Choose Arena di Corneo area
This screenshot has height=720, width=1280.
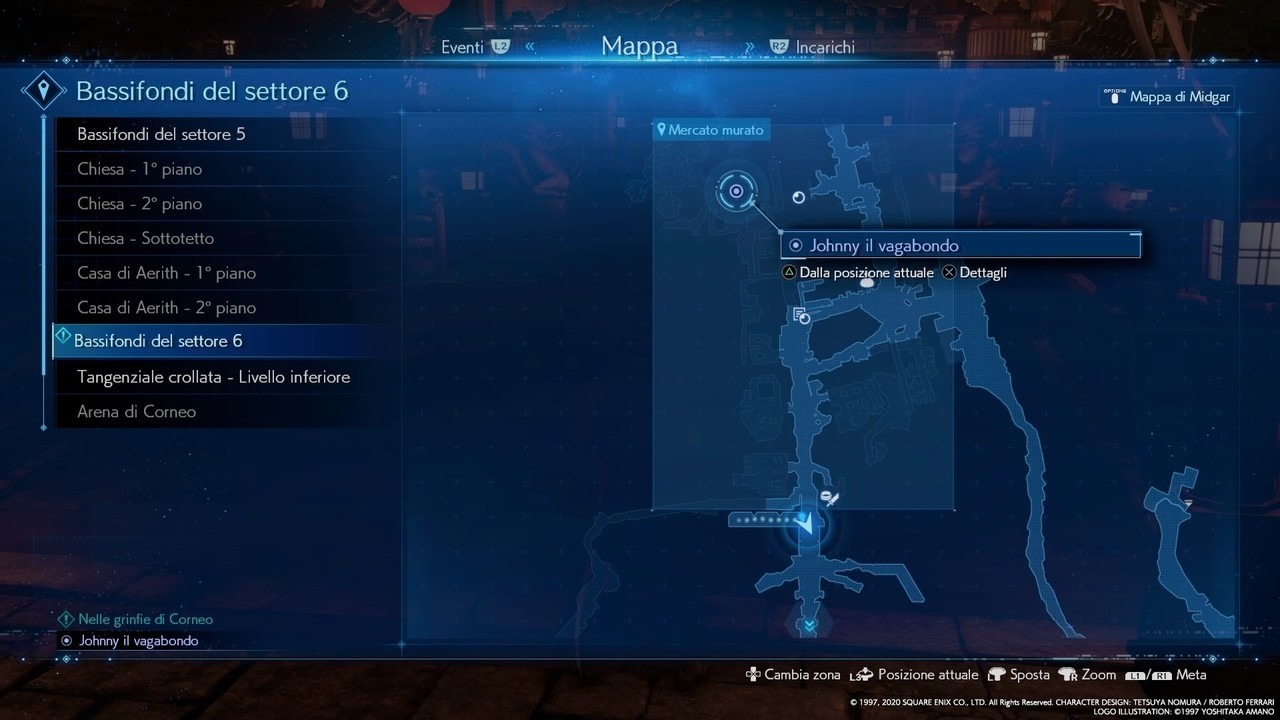[x=136, y=412]
